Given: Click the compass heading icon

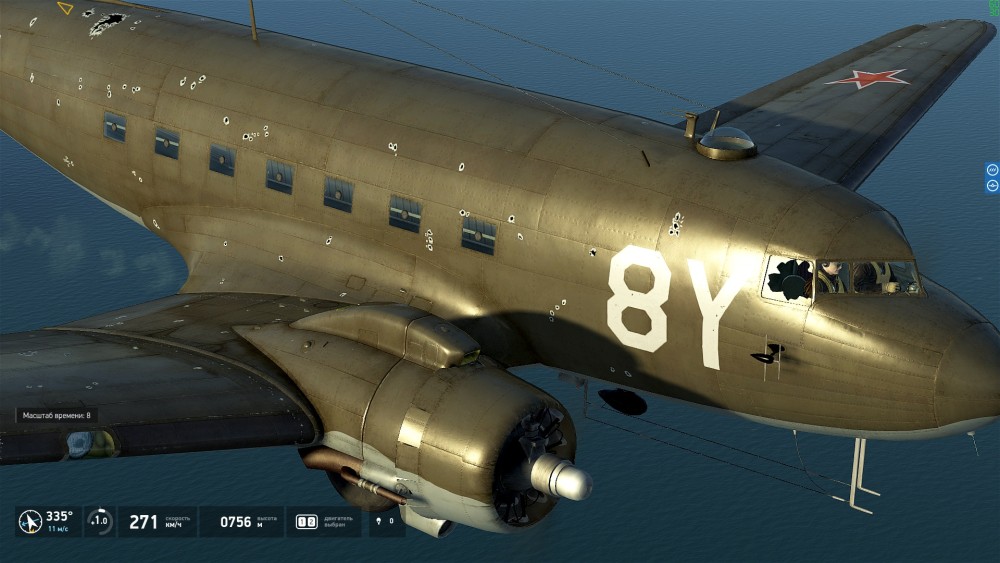Looking at the screenshot, I should [x=31, y=522].
